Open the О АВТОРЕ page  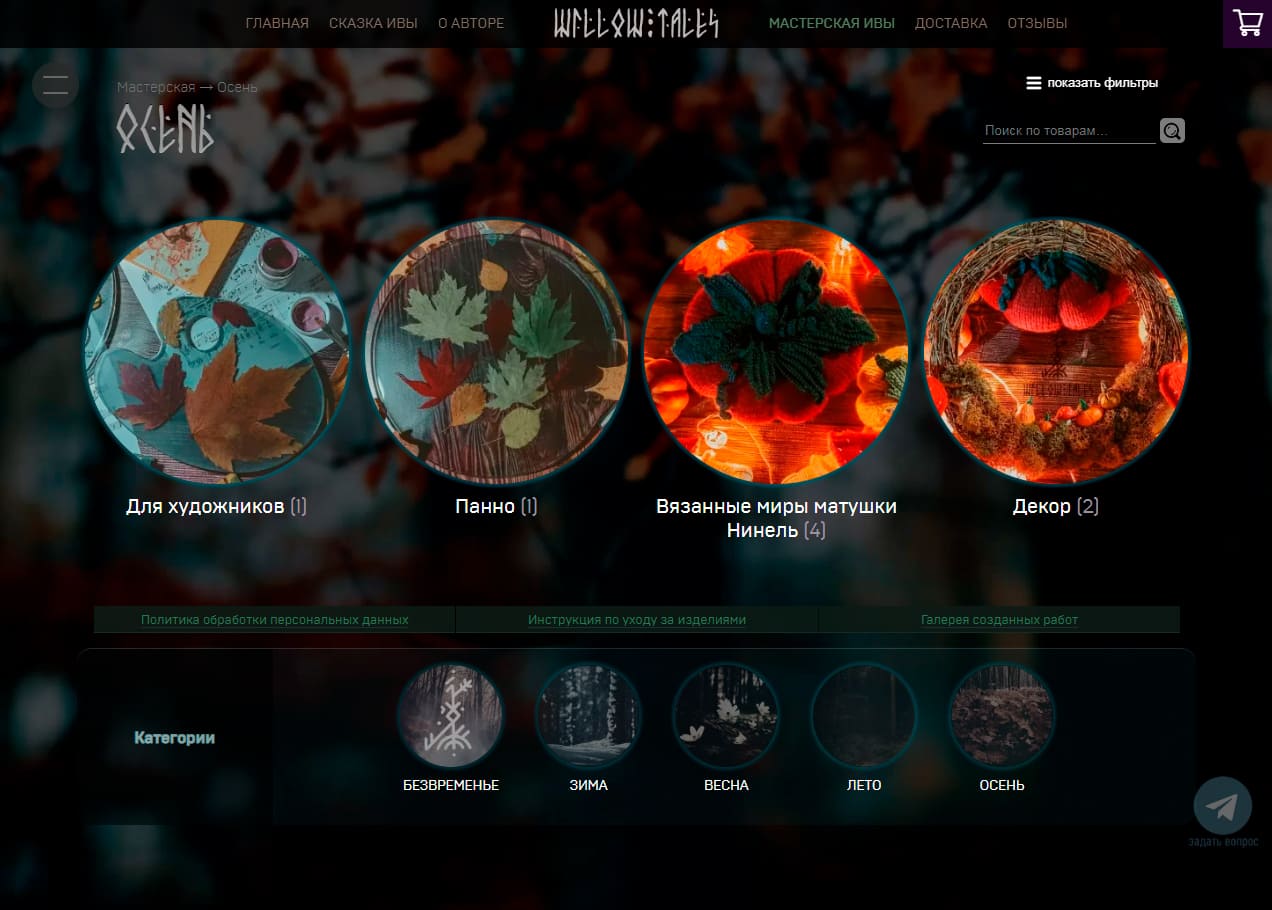click(x=471, y=23)
